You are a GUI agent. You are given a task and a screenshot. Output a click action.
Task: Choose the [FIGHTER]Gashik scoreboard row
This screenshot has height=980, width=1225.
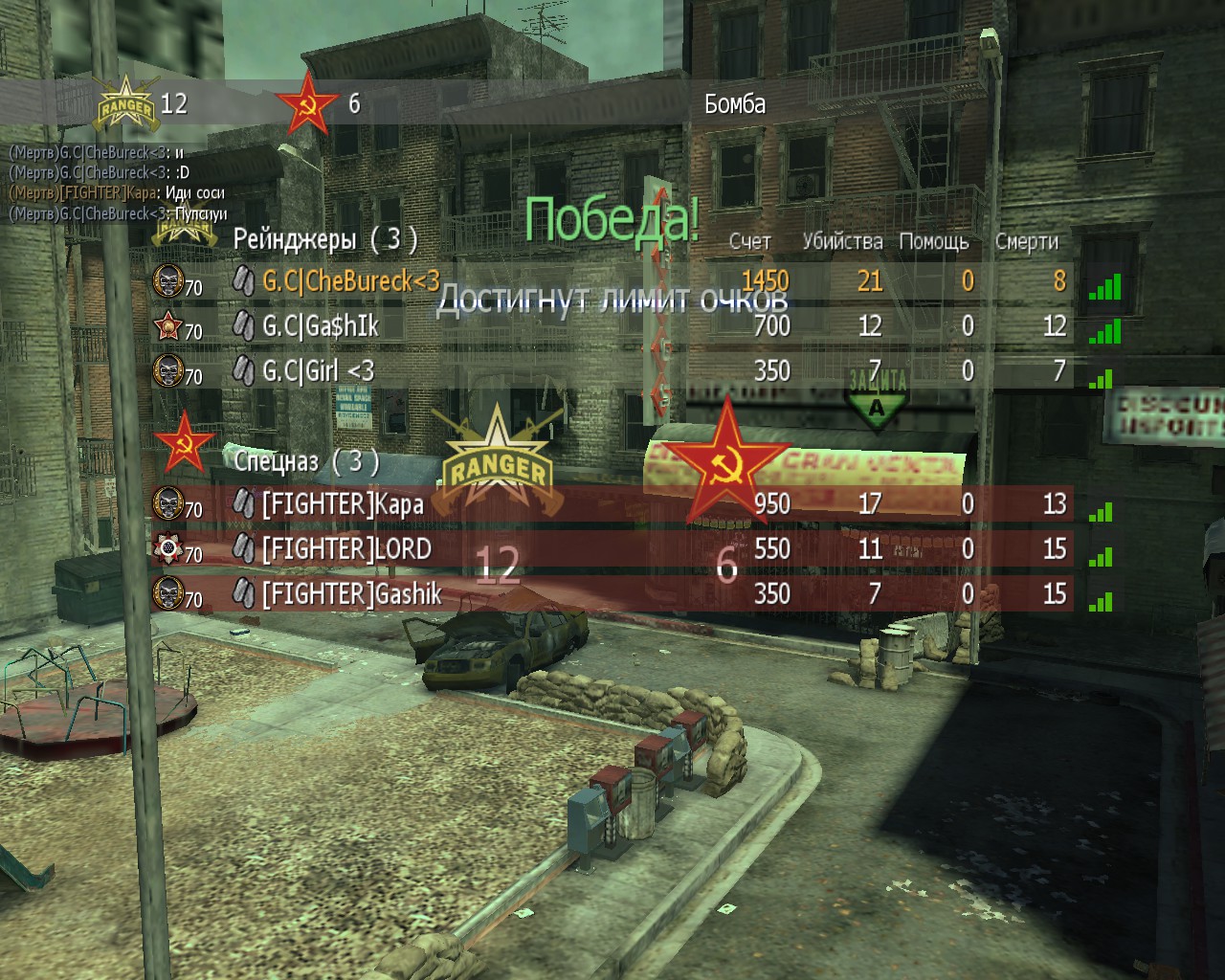coord(351,594)
